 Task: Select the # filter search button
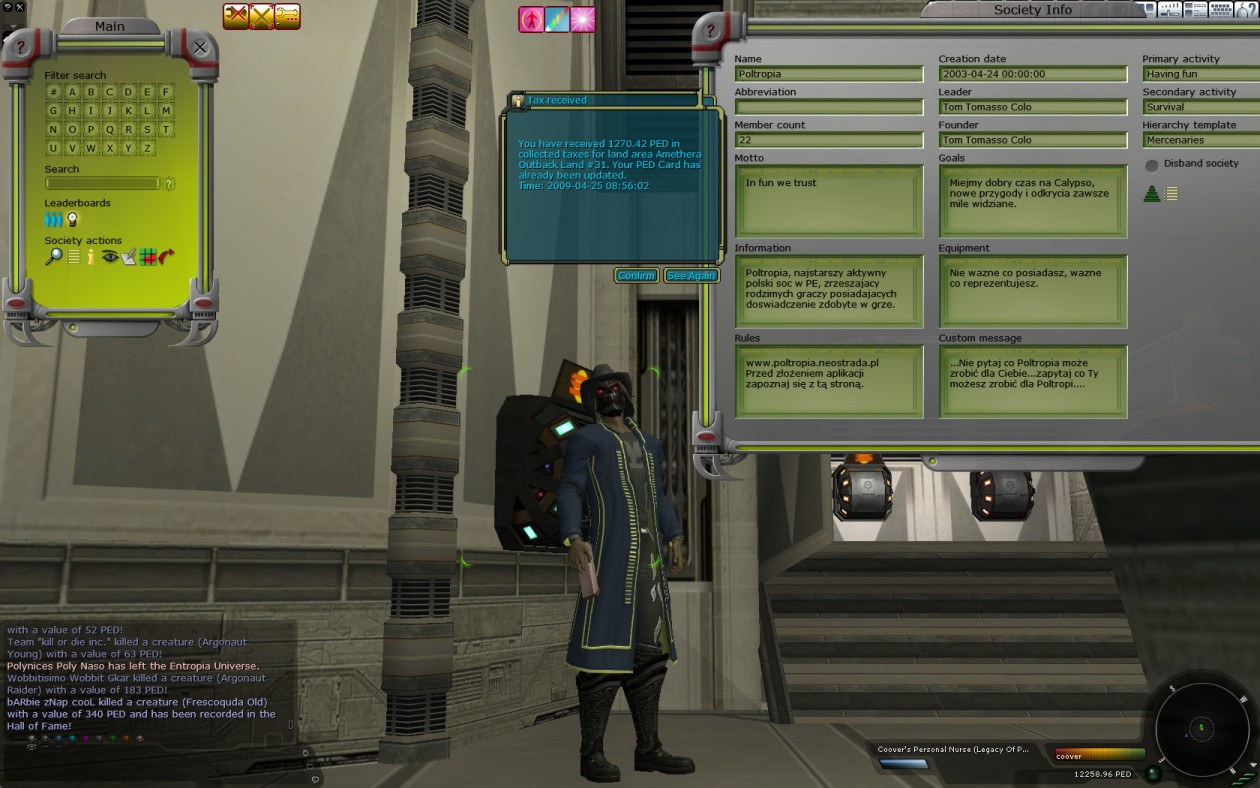(x=53, y=92)
